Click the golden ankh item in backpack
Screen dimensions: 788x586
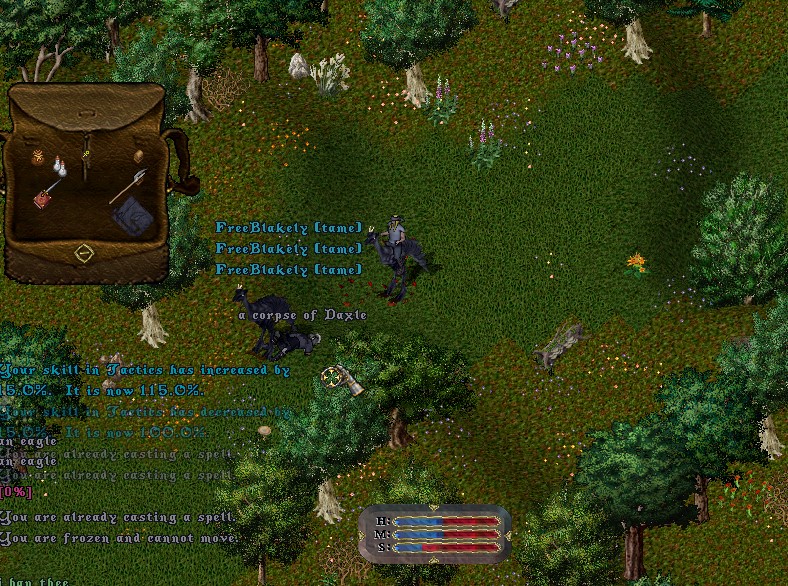click(88, 155)
